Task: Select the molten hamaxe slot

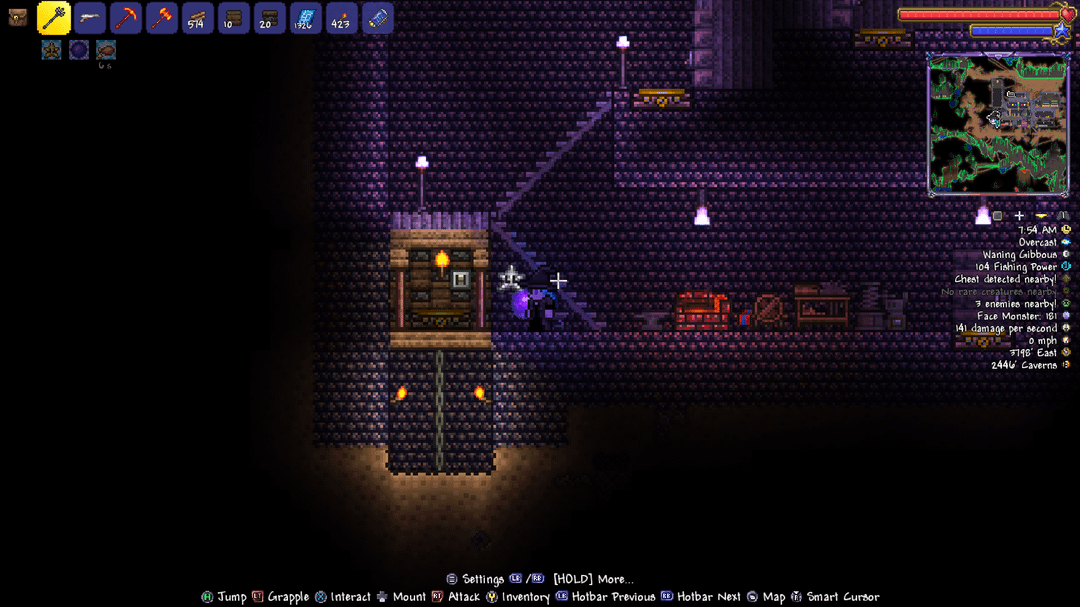Action: pyautogui.click(x=162, y=19)
